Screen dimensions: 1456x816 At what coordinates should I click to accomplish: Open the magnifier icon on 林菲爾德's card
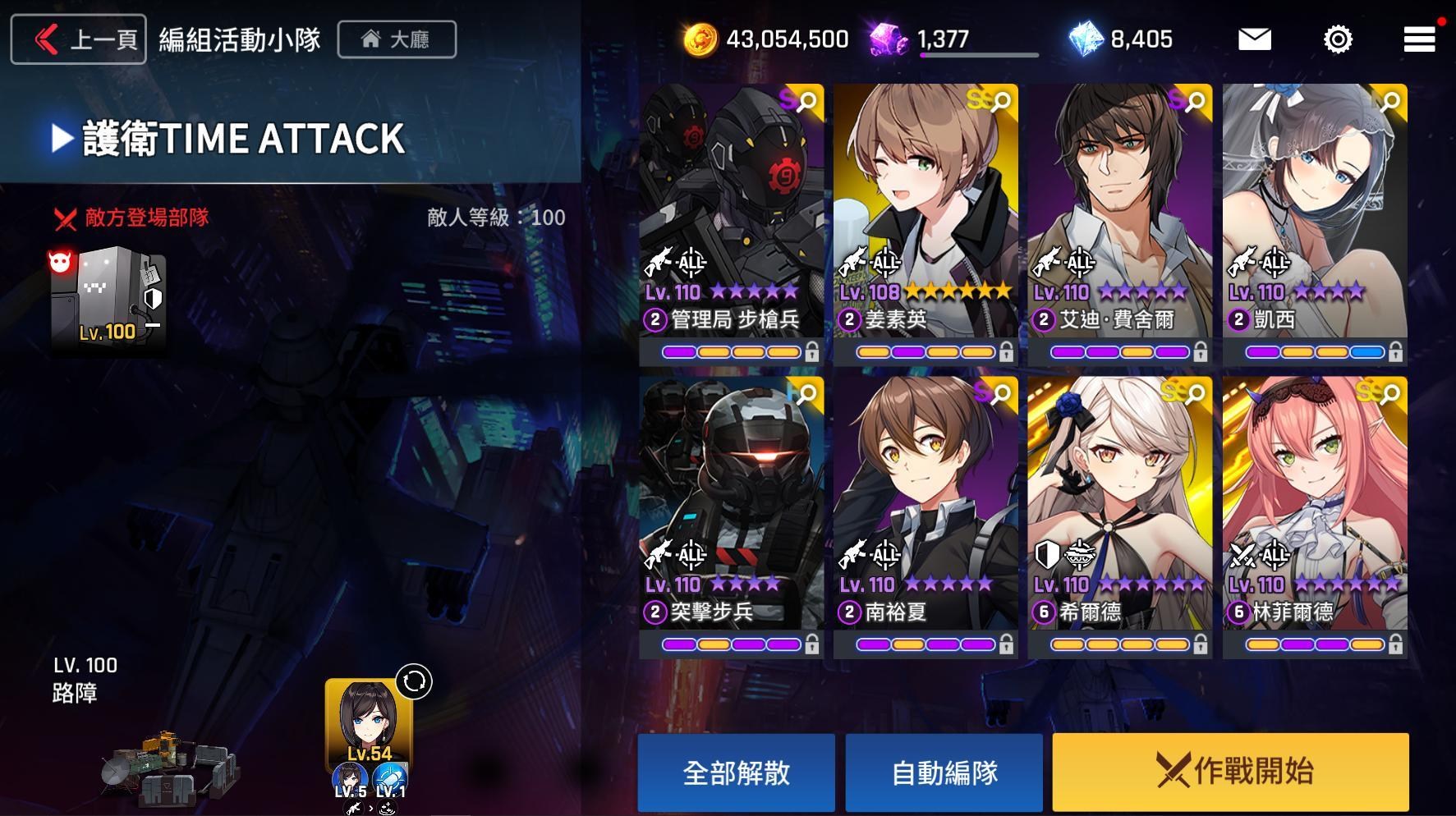point(1389,395)
